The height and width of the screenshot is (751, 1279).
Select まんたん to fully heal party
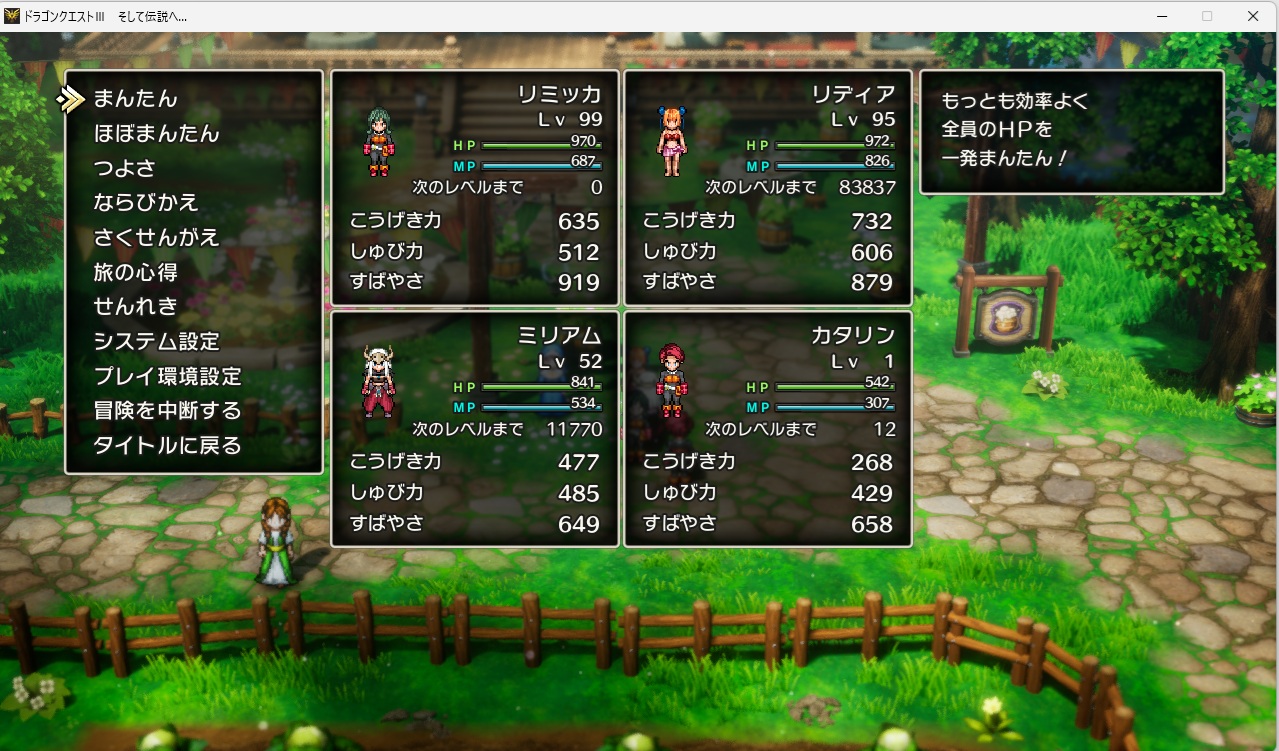(x=135, y=98)
